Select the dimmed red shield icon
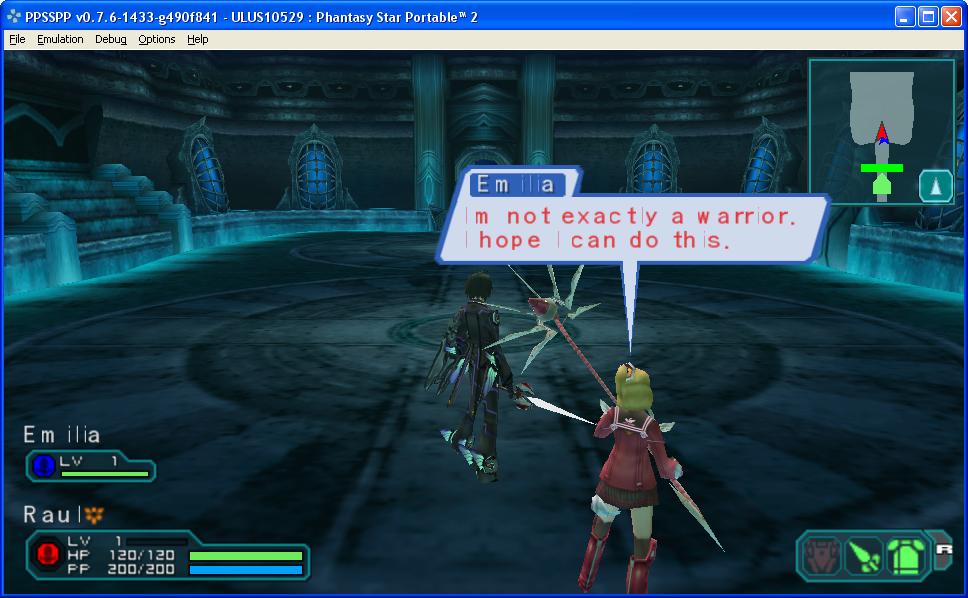Screen dimensions: 968x598 click(822, 553)
